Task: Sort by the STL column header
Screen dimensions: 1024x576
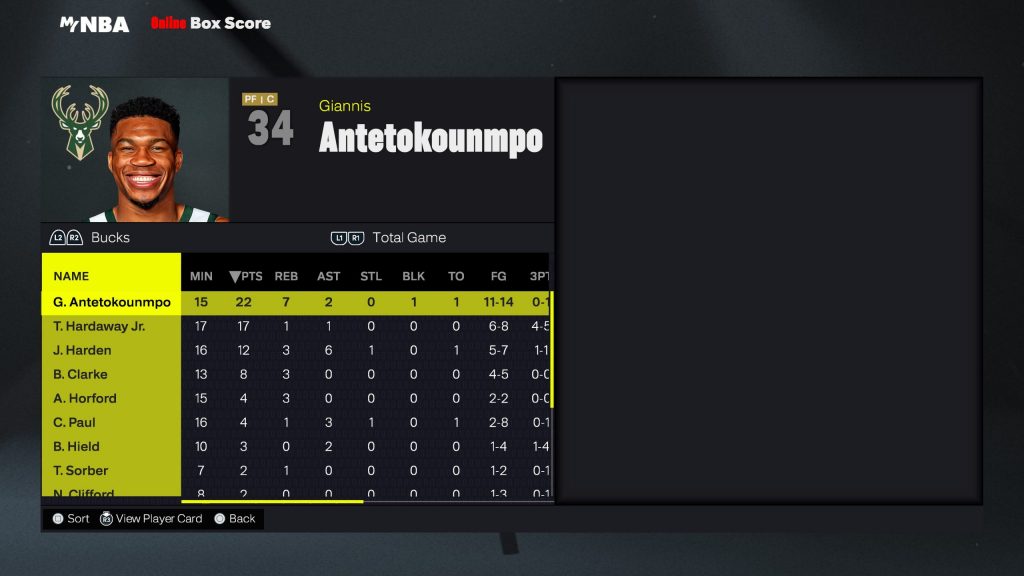Action: coord(371,276)
